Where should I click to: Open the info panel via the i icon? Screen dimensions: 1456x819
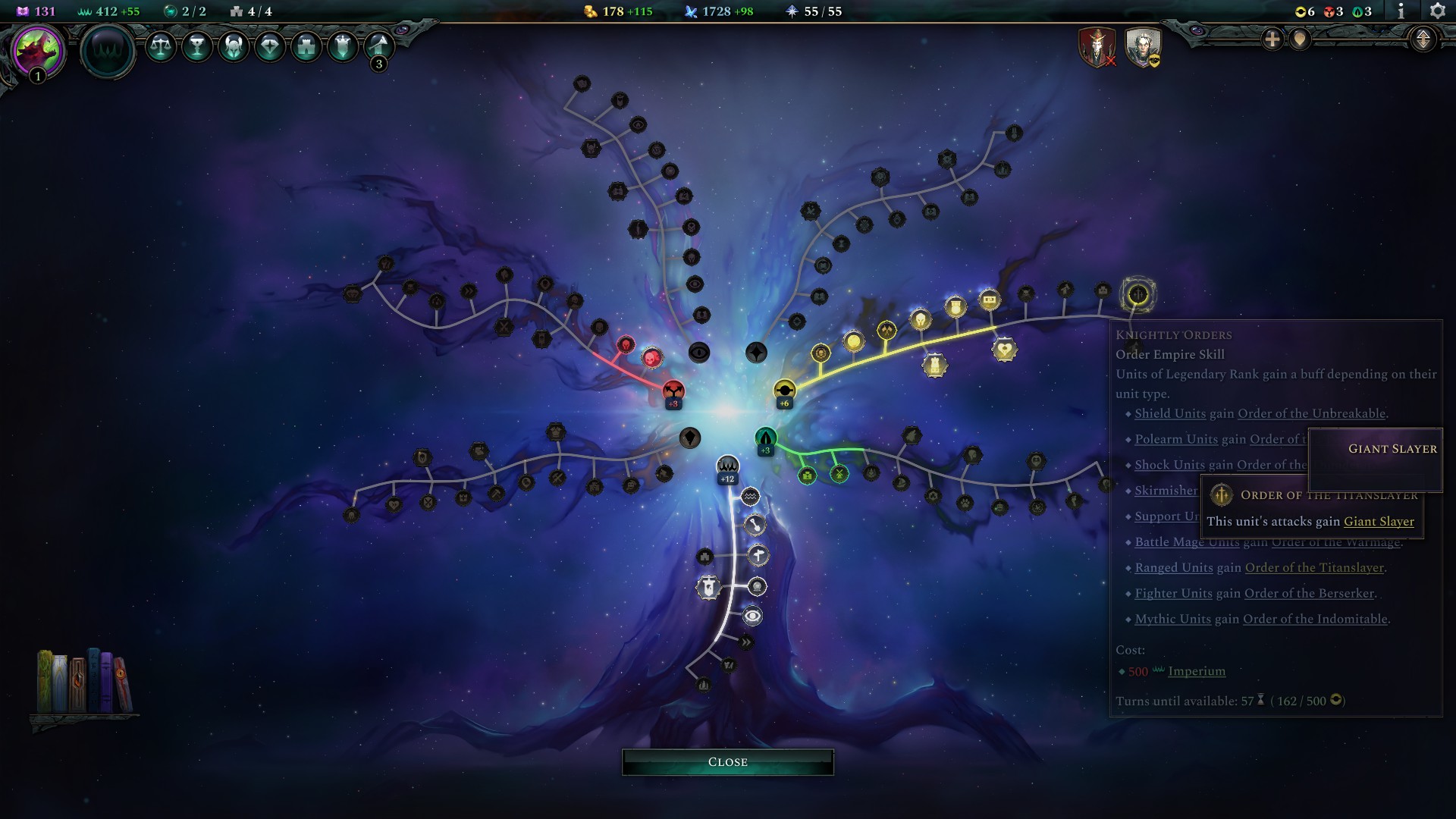point(1401,12)
